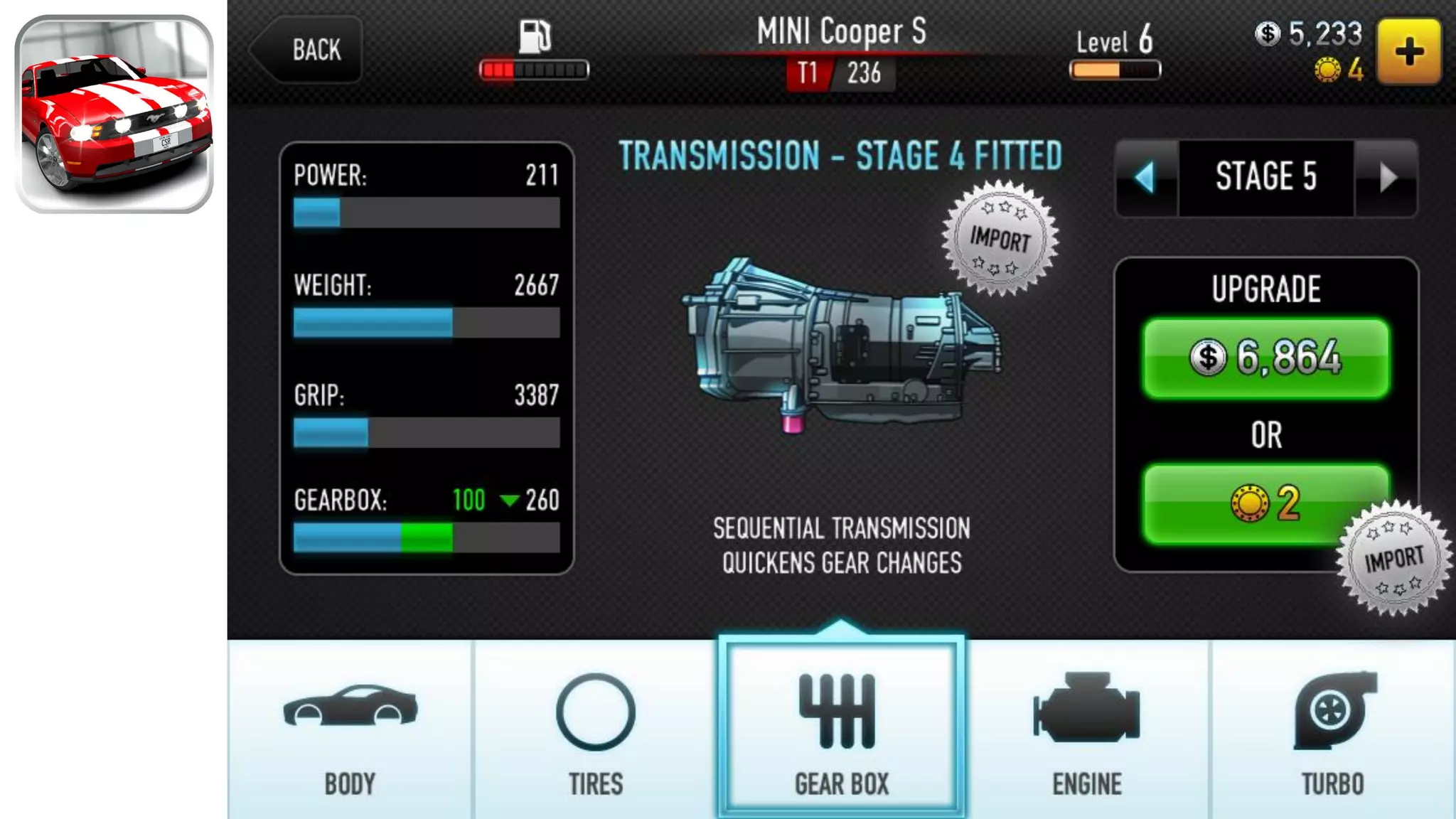The height and width of the screenshot is (819, 1456).
Task: Advance to next stage right arrow
Action: click(x=1387, y=177)
